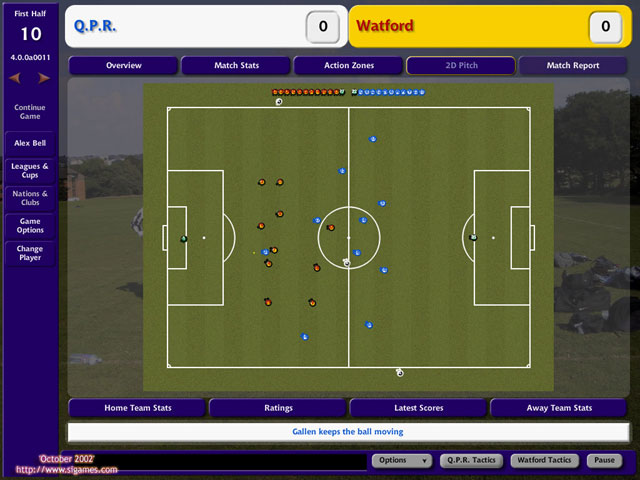Select the 2D Pitch tab
The height and width of the screenshot is (480, 640).
461,66
